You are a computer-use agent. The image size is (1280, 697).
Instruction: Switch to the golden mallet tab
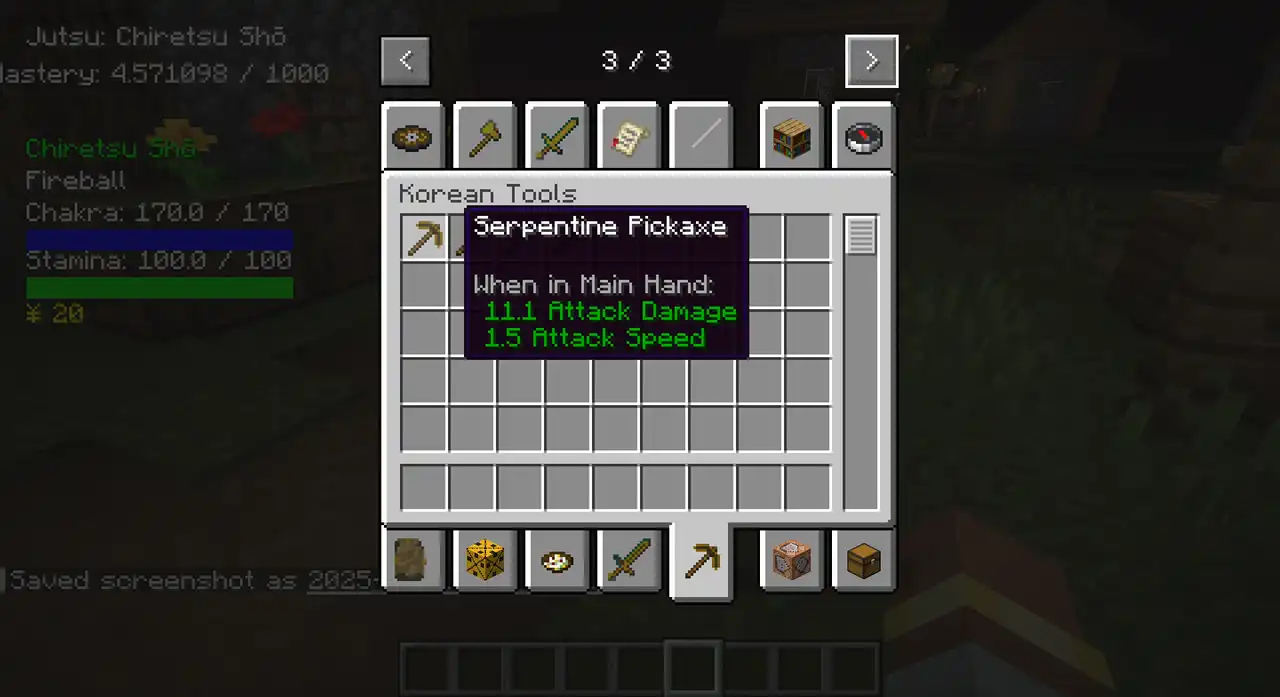tap(484, 137)
